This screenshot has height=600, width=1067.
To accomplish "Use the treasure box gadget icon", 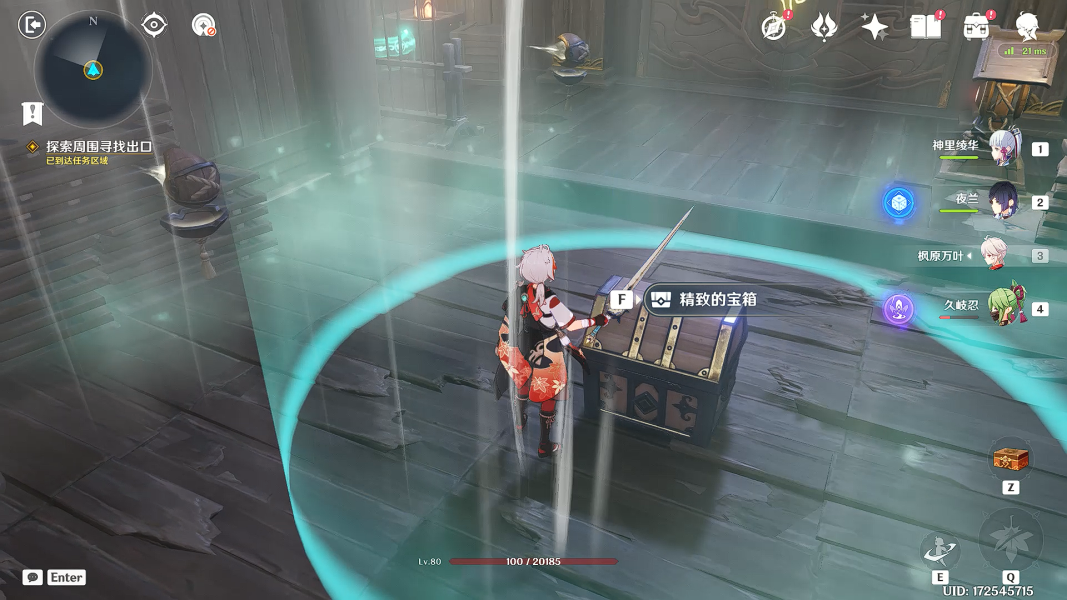I will pyautogui.click(x=1010, y=460).
